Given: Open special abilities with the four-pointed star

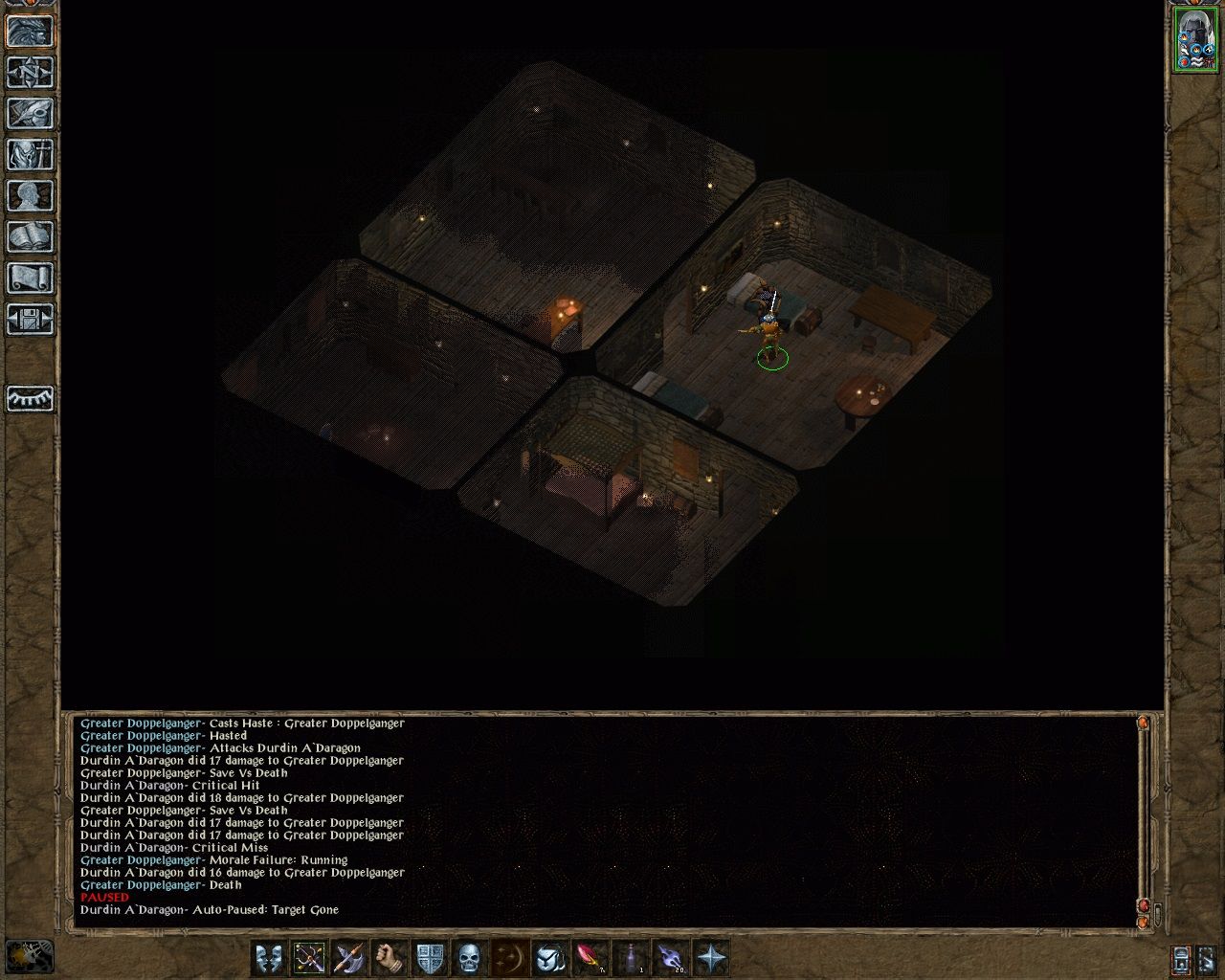Looking at the screenshot, I should (711, 957).
